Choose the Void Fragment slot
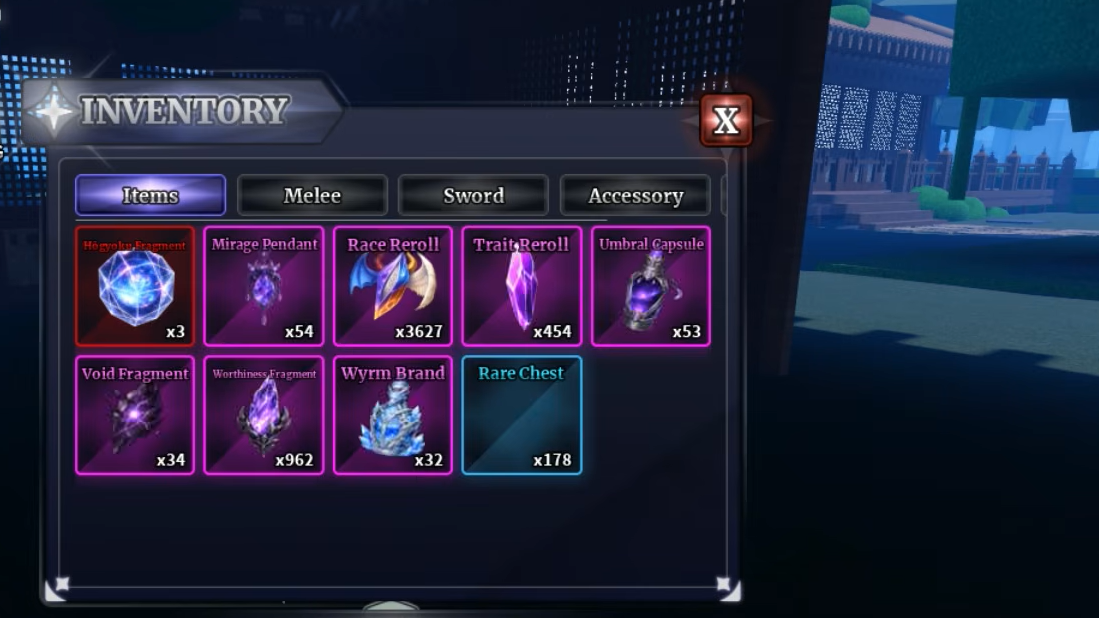This screenshot has width=1099, height=618. [x=135, y=415]
